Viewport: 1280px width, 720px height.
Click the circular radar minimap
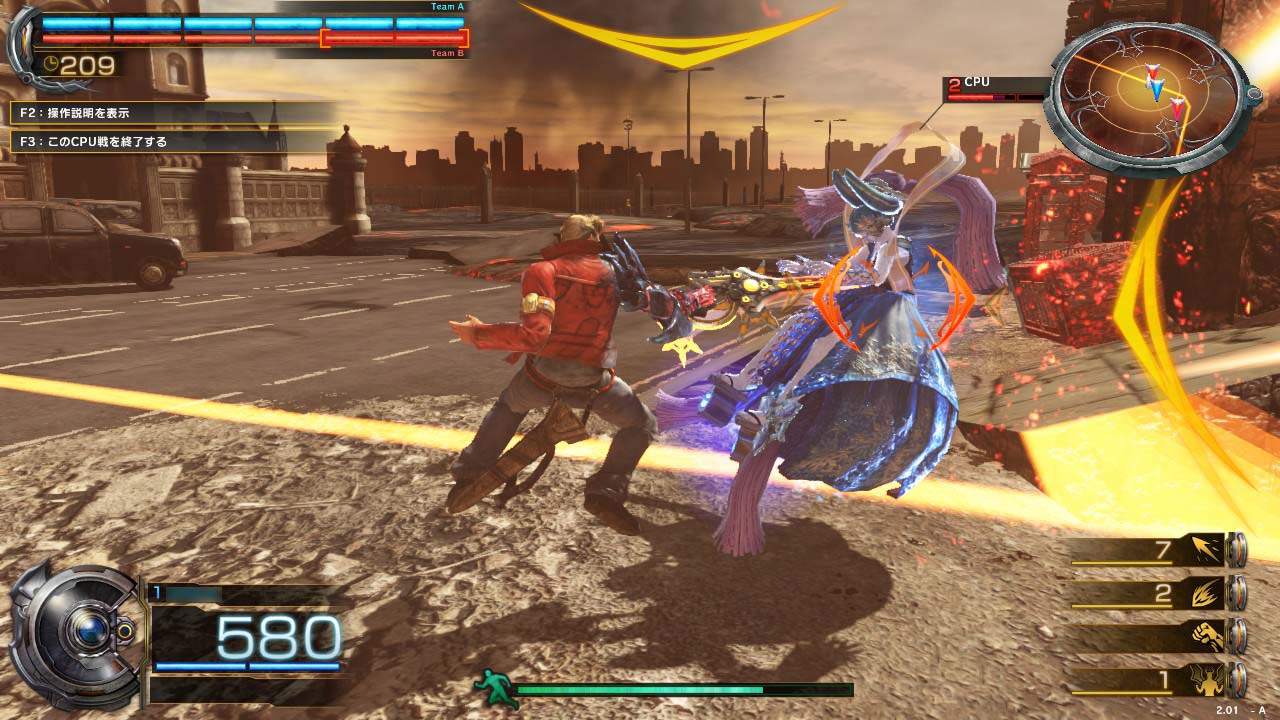tap(1146, 97)
